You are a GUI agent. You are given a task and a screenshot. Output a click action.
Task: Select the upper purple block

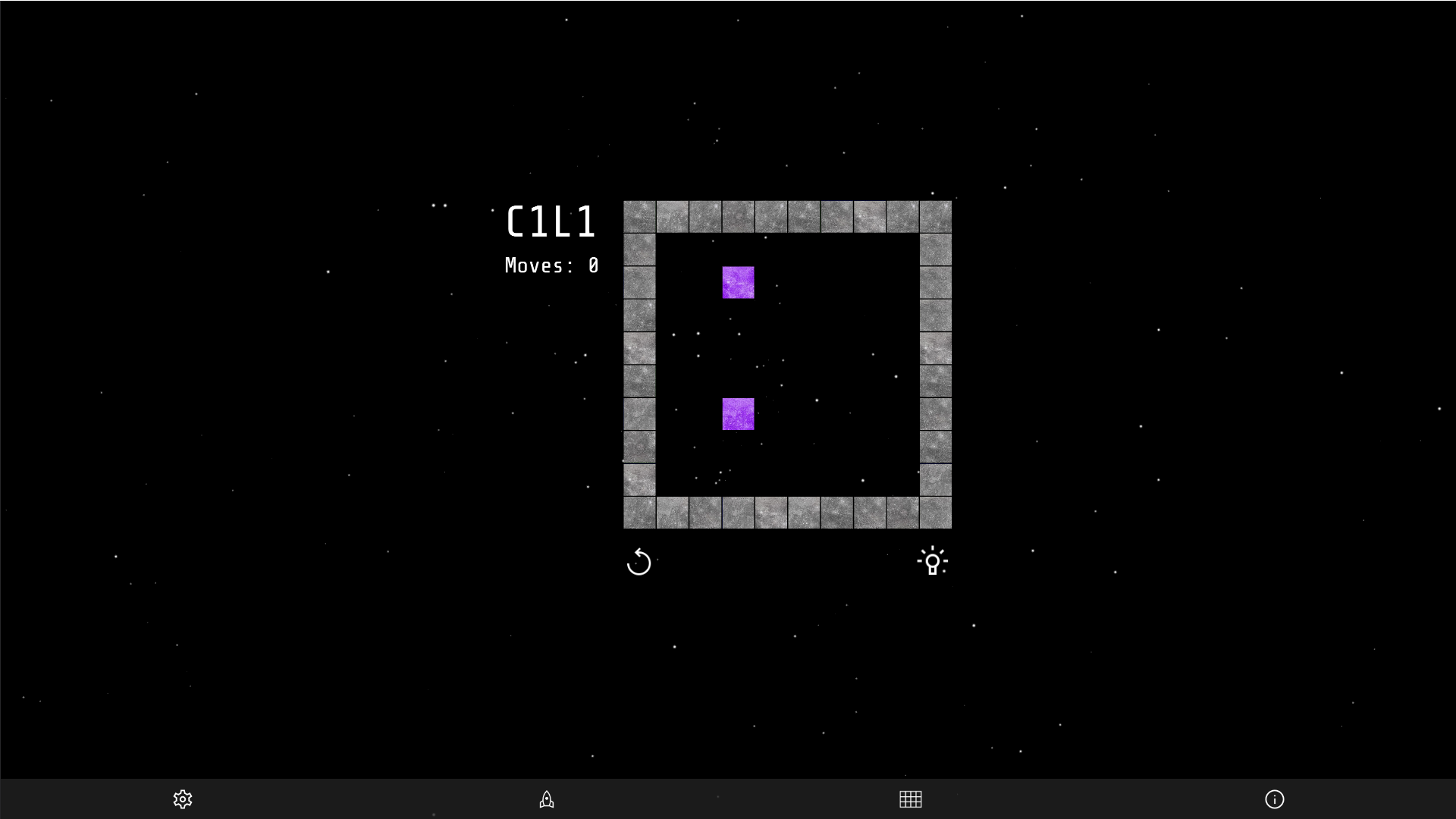click(x=738, y=283)
